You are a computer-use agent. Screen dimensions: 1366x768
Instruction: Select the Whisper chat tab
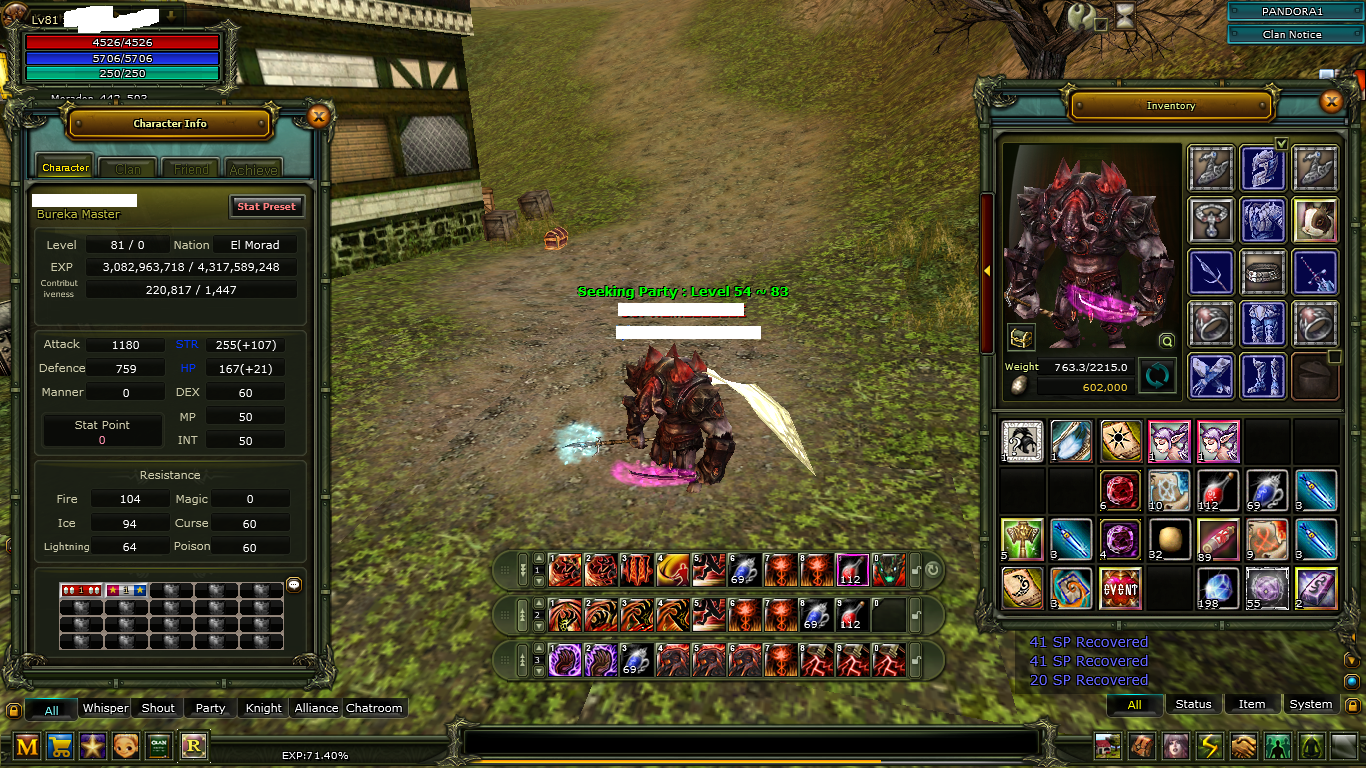coord(105,708)
